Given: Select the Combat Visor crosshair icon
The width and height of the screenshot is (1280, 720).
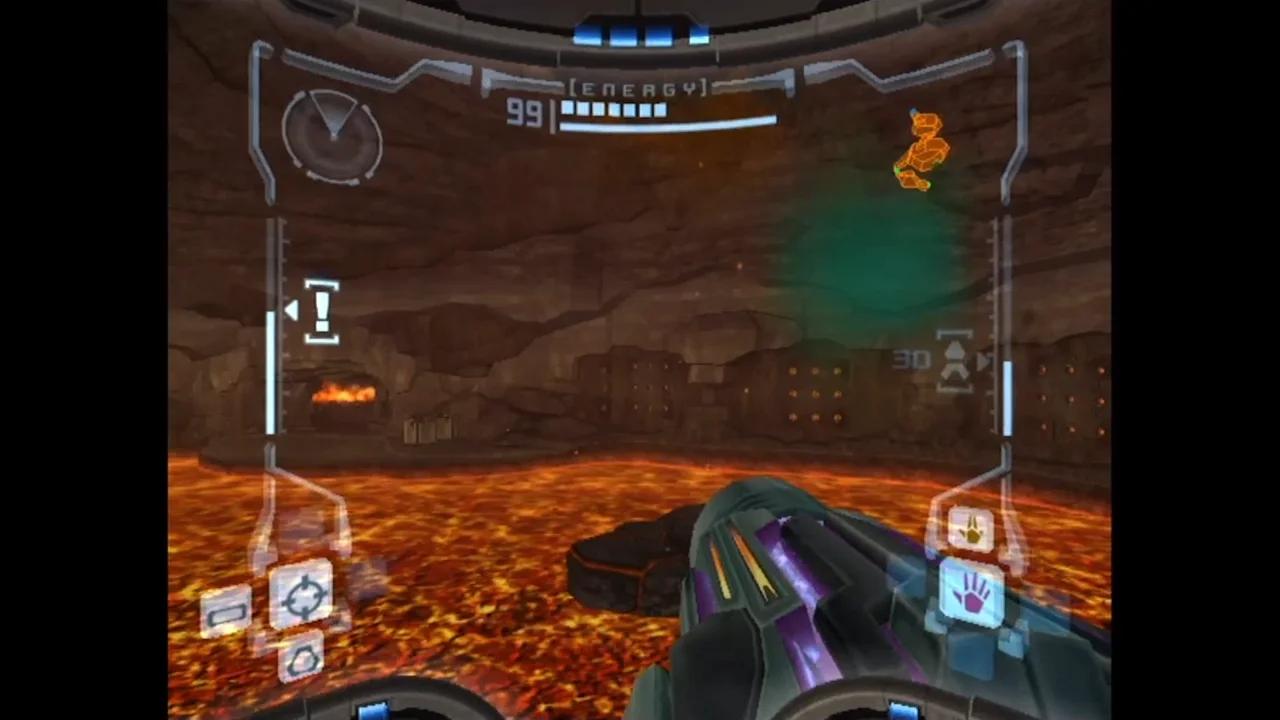Looking at the screenshot, I should coord(305,595).
